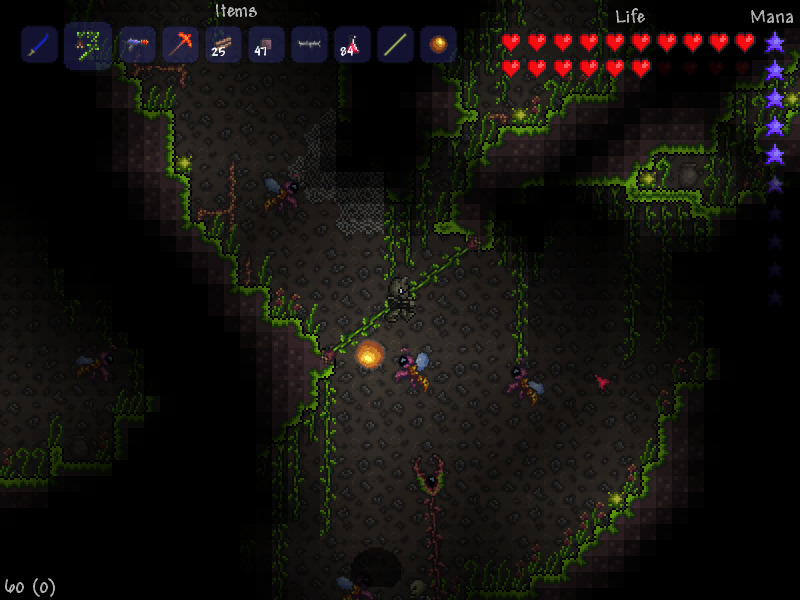Select the block stack of 47

pyautogui.click(x=266, y=45)
